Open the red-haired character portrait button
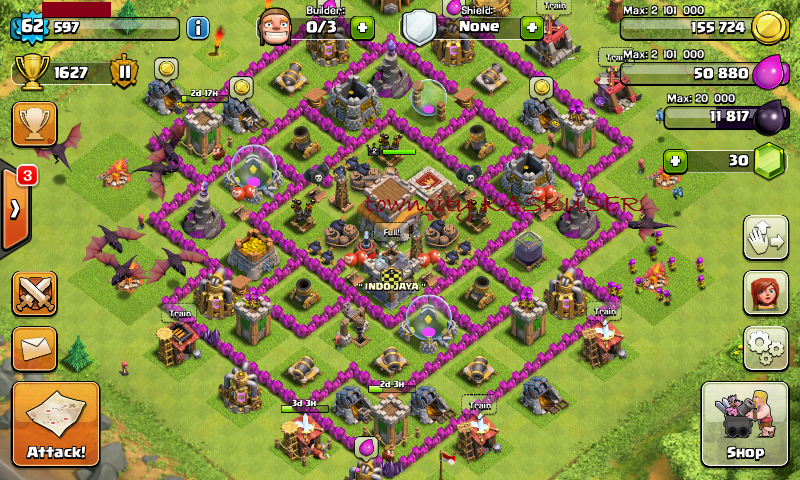The width and height of the screenshot is (800, 480). click(765, 293)
